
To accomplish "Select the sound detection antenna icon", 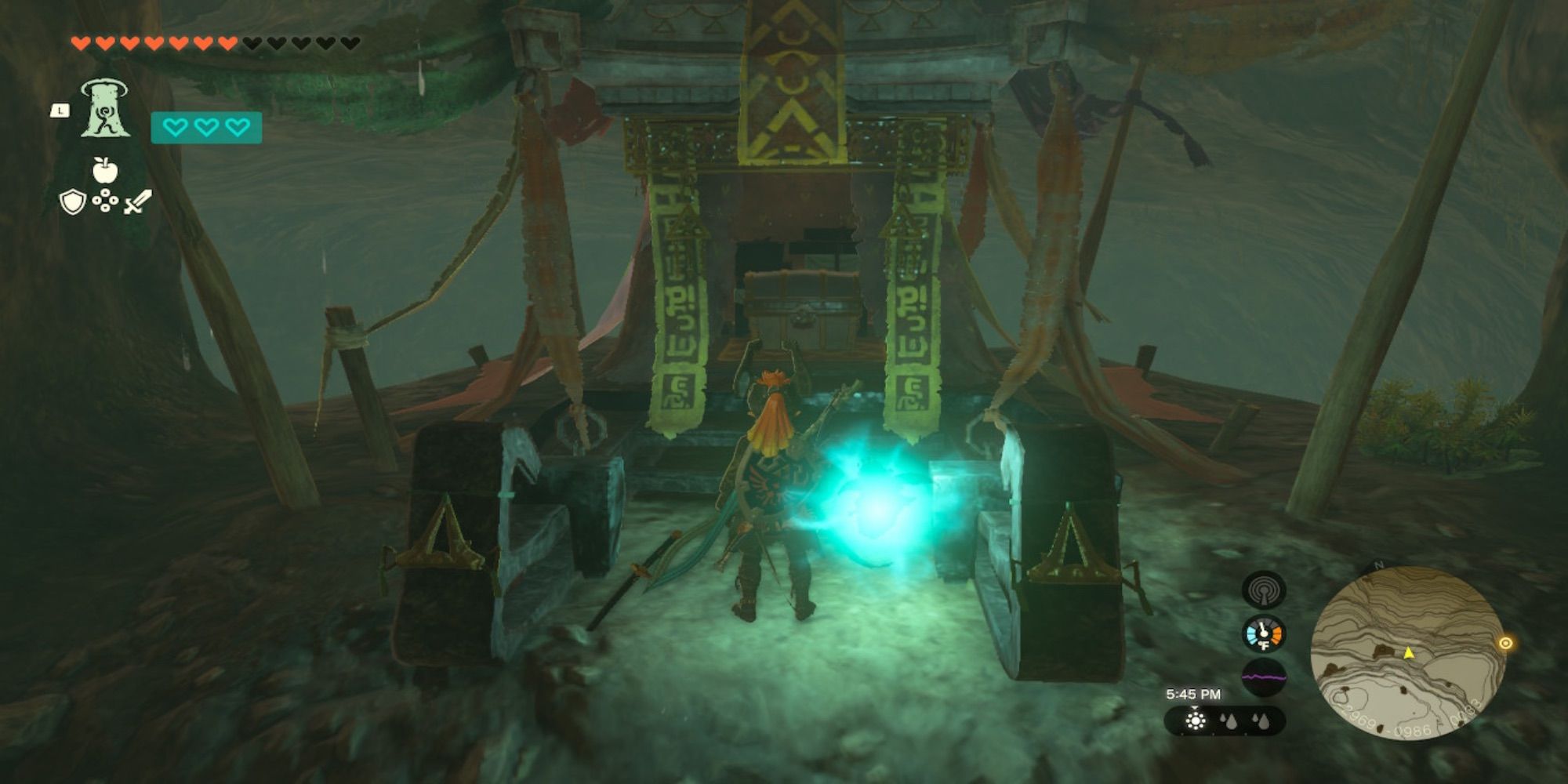I will pos(1264,589).
